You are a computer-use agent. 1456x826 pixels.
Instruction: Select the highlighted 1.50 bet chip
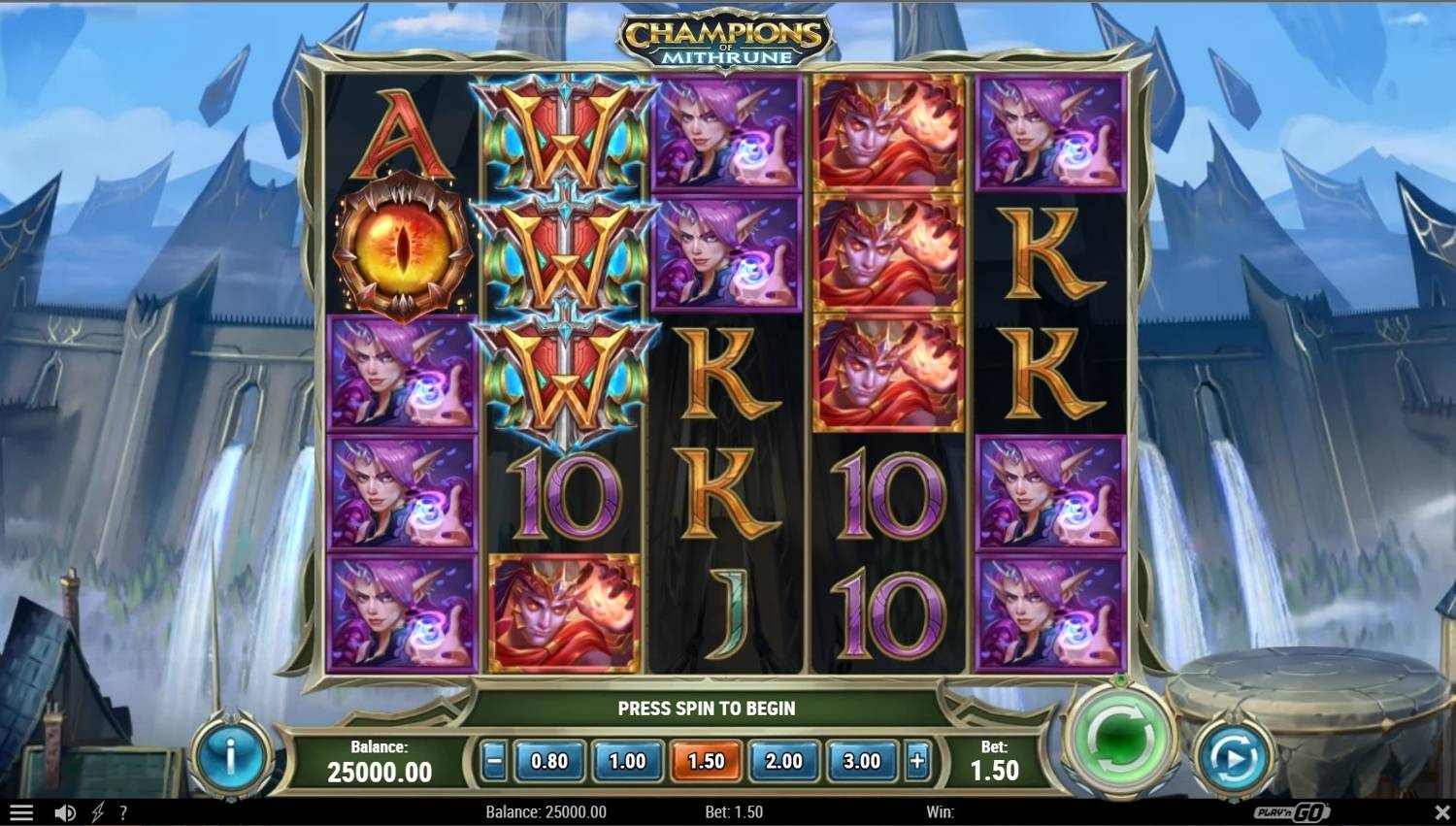(706, 762)
